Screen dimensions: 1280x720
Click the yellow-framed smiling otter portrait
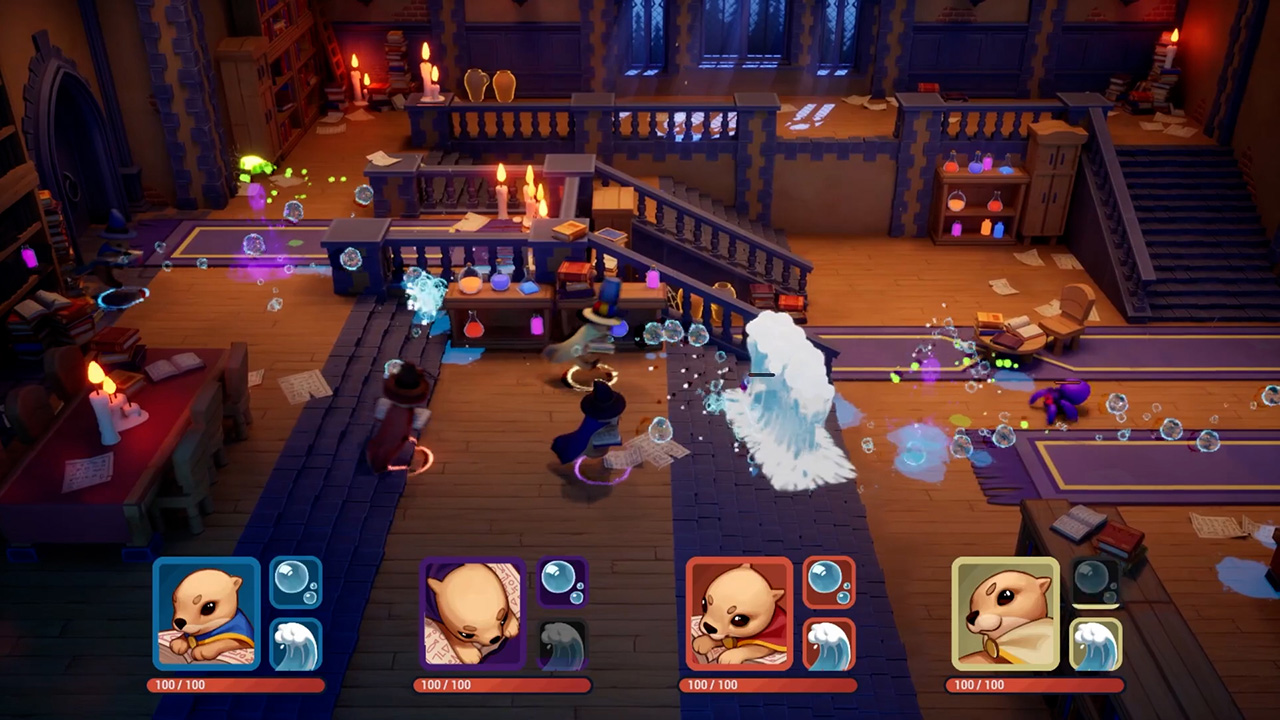pos(1005,612)
